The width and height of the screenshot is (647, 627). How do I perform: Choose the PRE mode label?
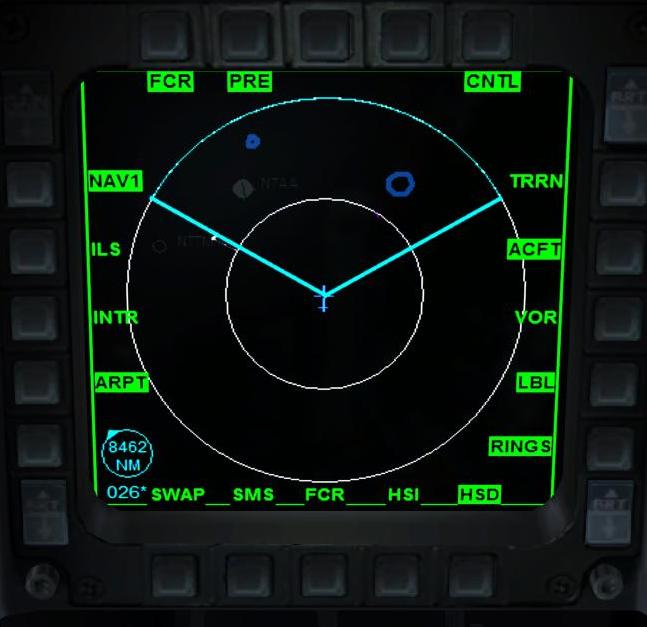point(249,82)
